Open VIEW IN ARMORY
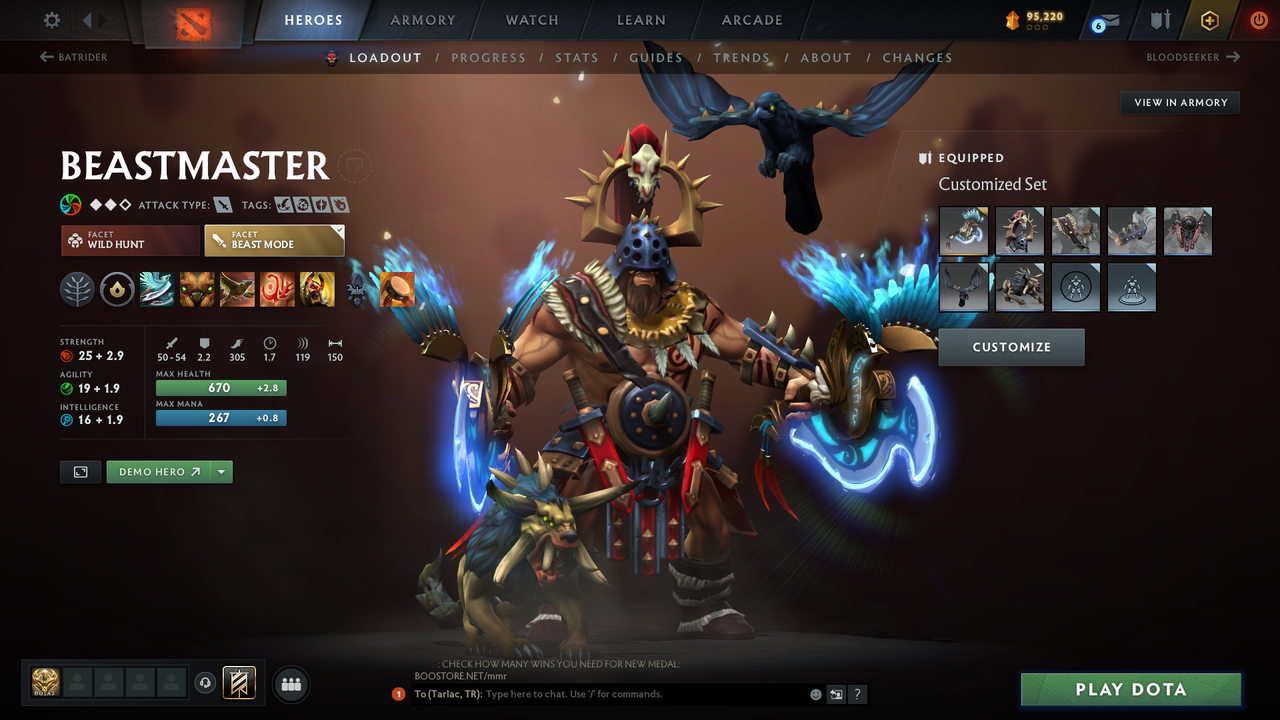 tap(1179, 102)
